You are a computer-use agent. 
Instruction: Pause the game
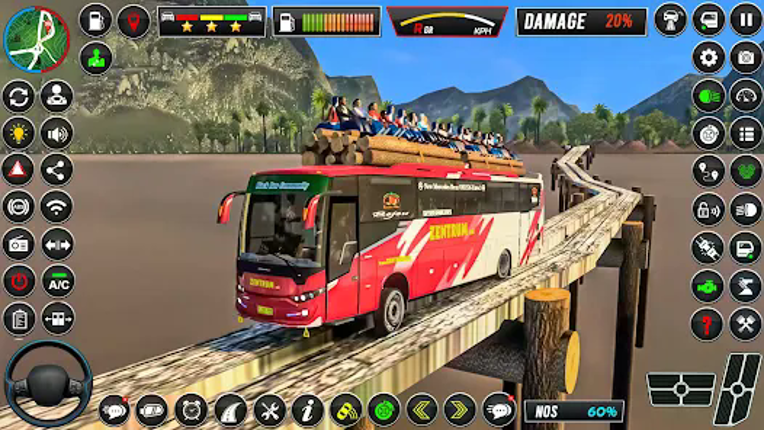746,19
